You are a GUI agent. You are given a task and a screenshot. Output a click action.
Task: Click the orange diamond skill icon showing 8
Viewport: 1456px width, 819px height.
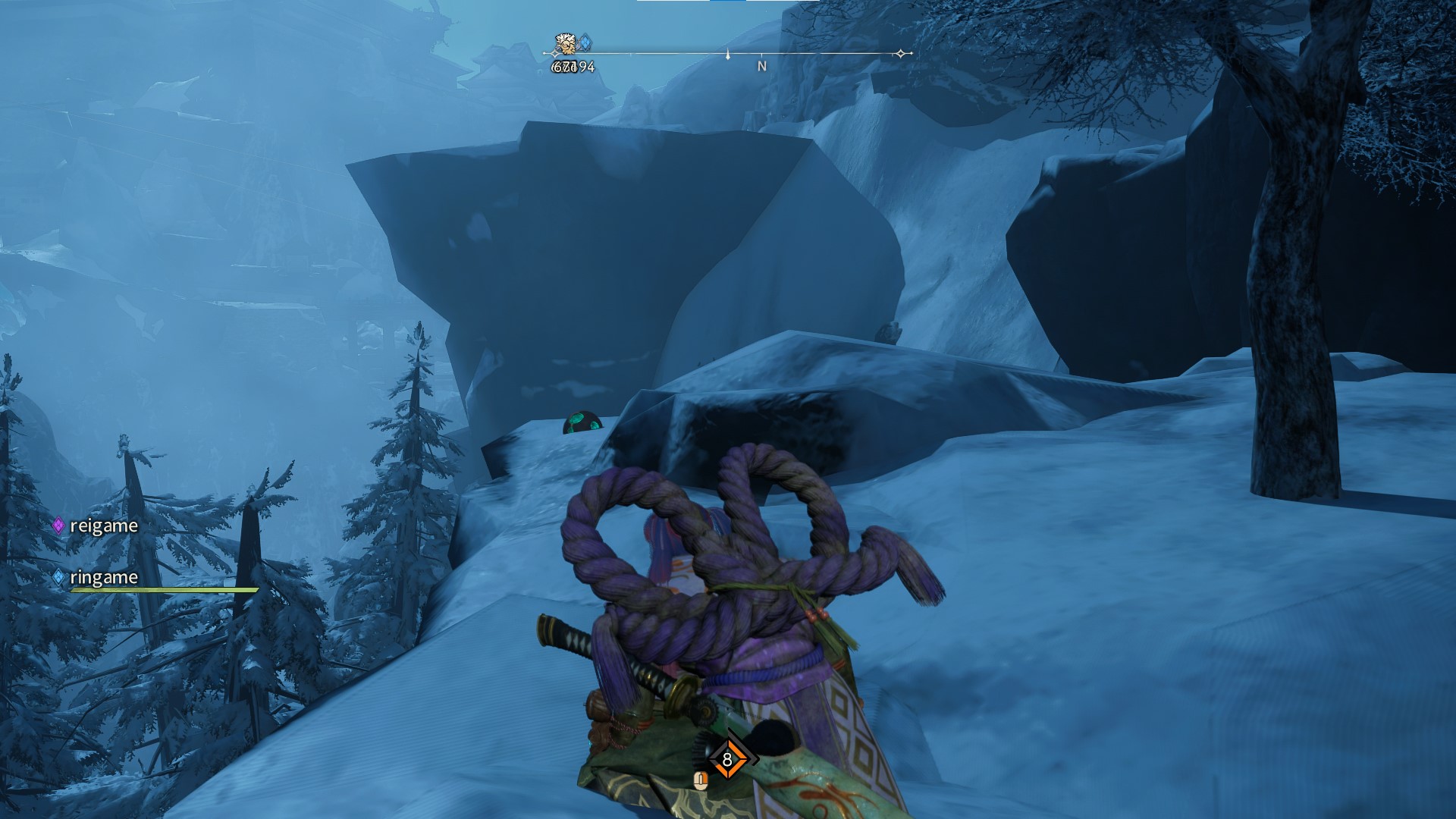[727, 759]
